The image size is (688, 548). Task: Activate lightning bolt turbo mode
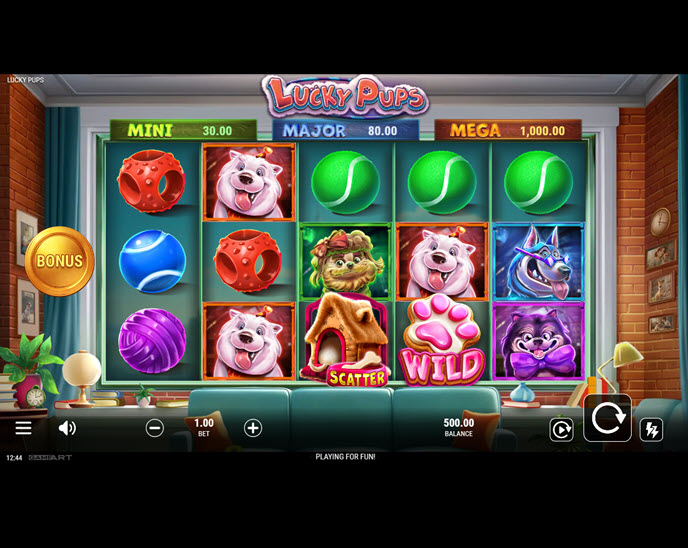tap(651, 430)
